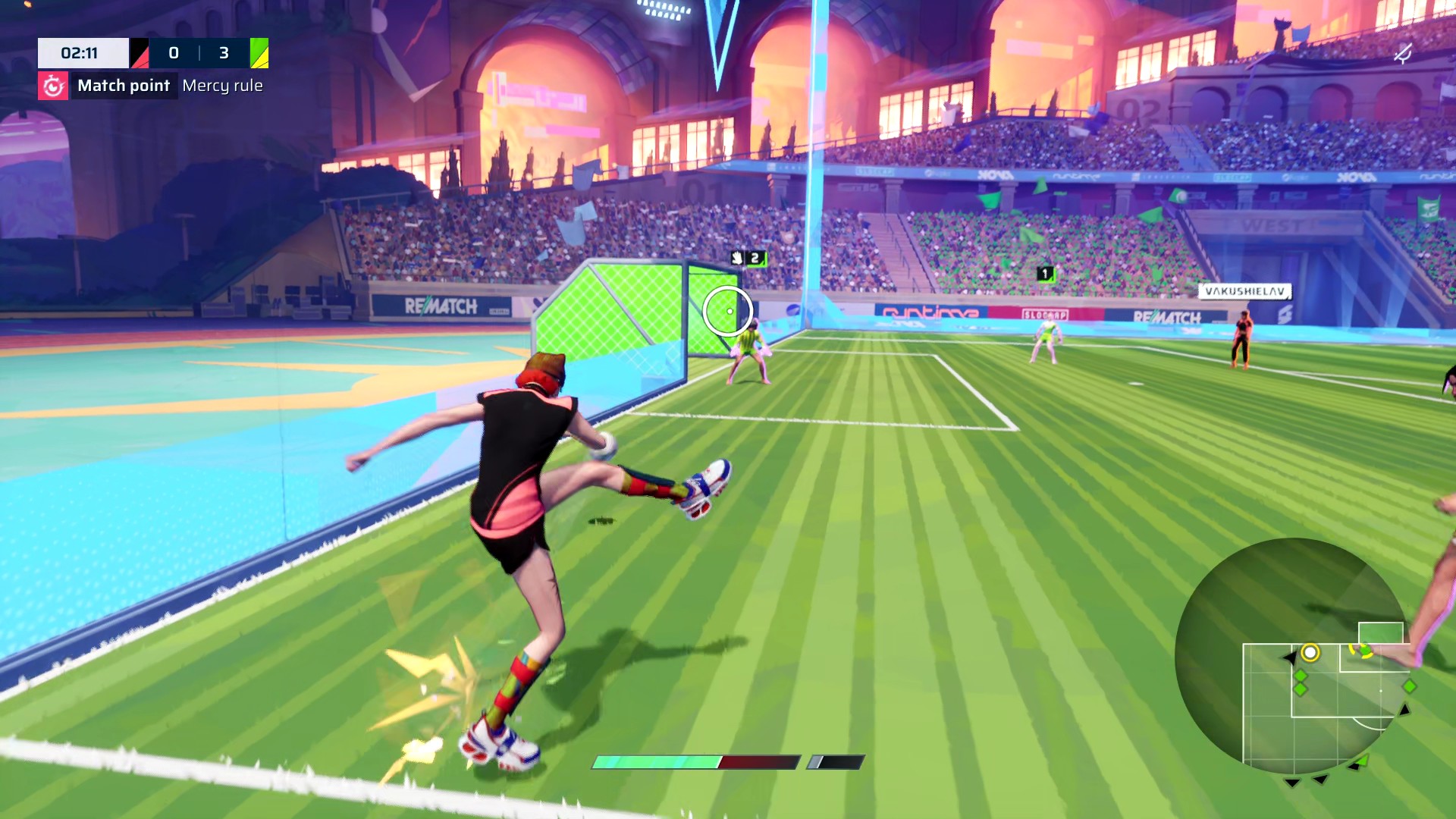The image size is (1456, 819).
Task: Click the pink stopwatch Match point icon
Action: point(53,86)
